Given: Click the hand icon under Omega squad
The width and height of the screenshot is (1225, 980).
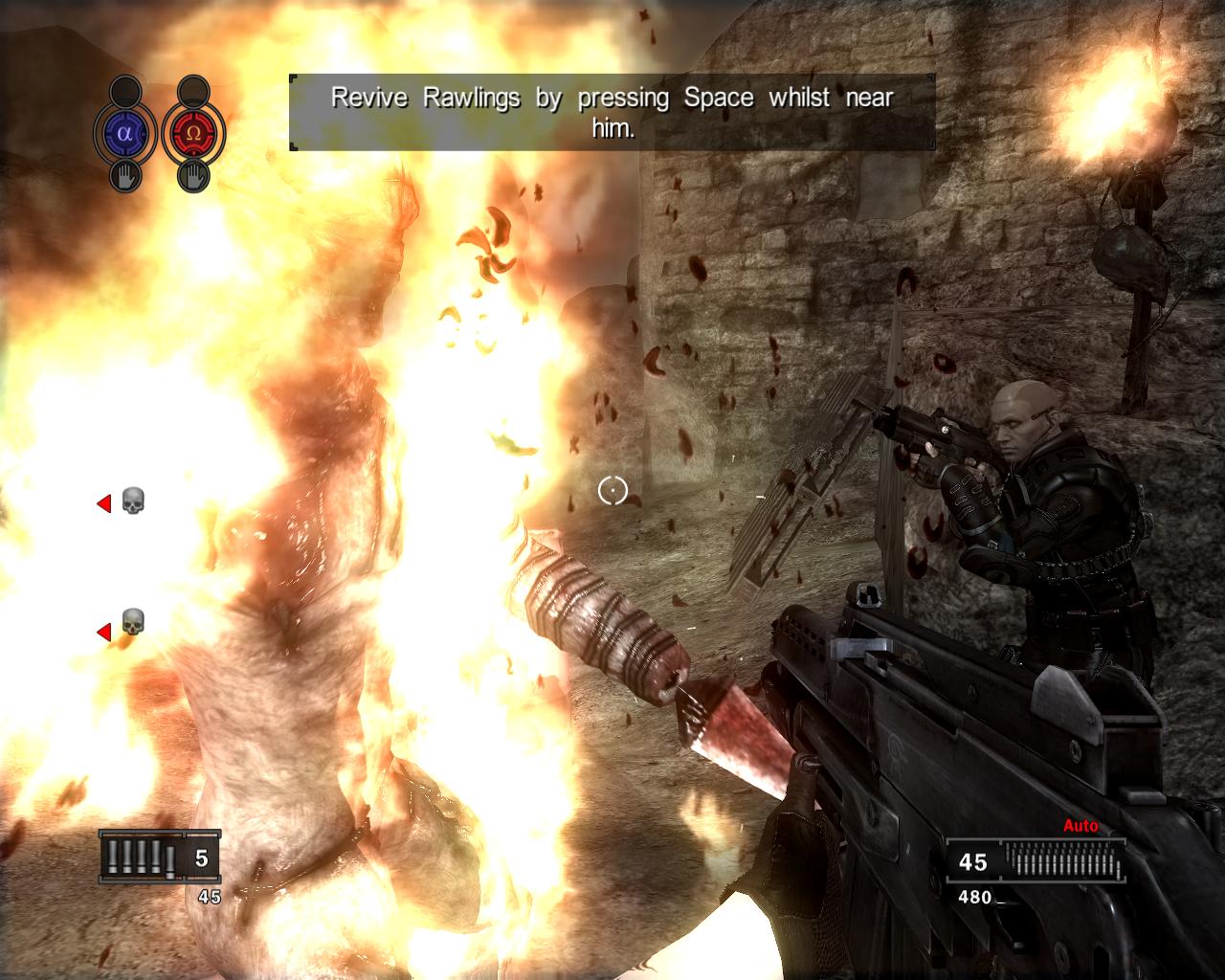Looking at the screenshot, I should 193,176.
